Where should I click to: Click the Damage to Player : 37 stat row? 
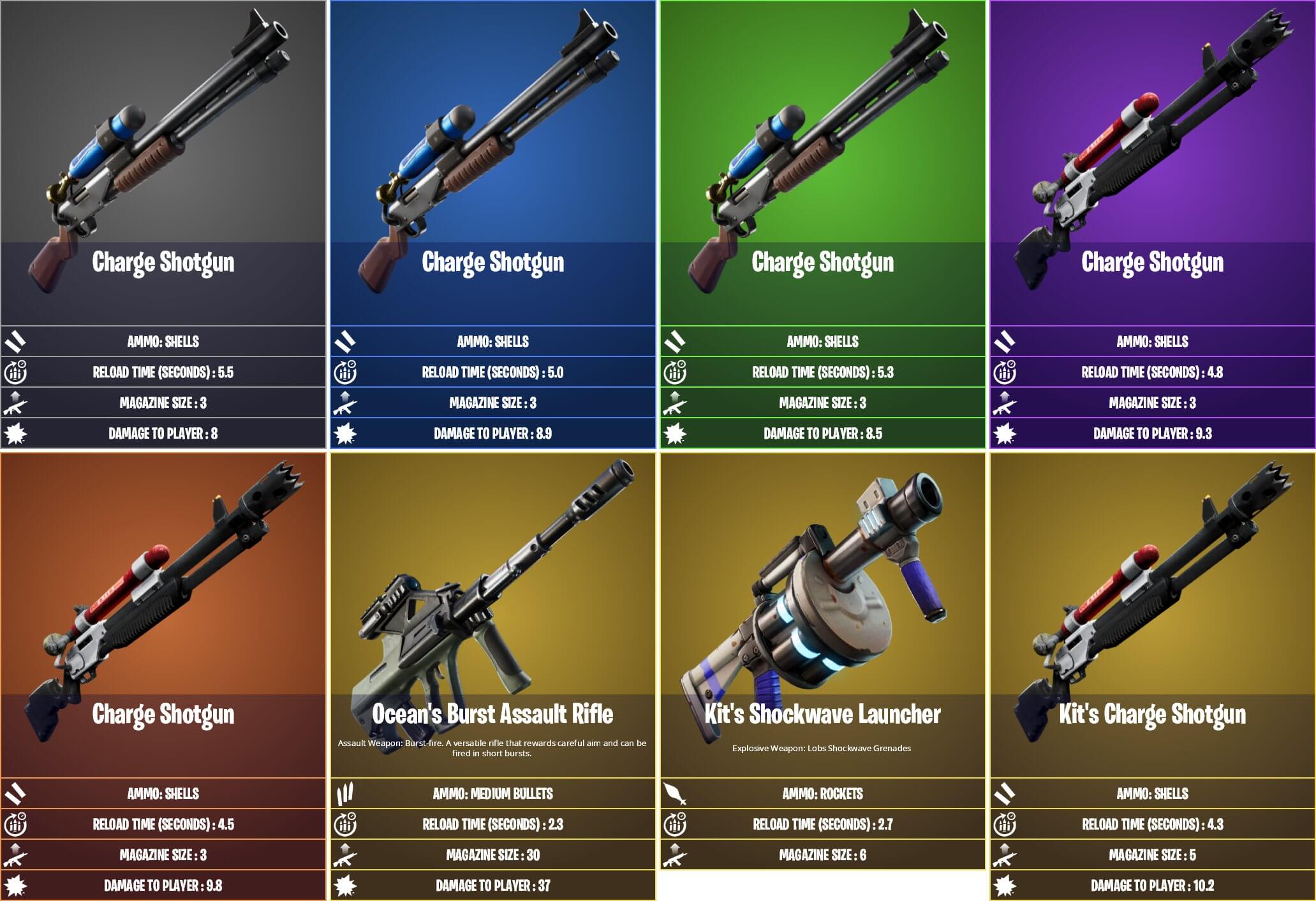point(493,886)
